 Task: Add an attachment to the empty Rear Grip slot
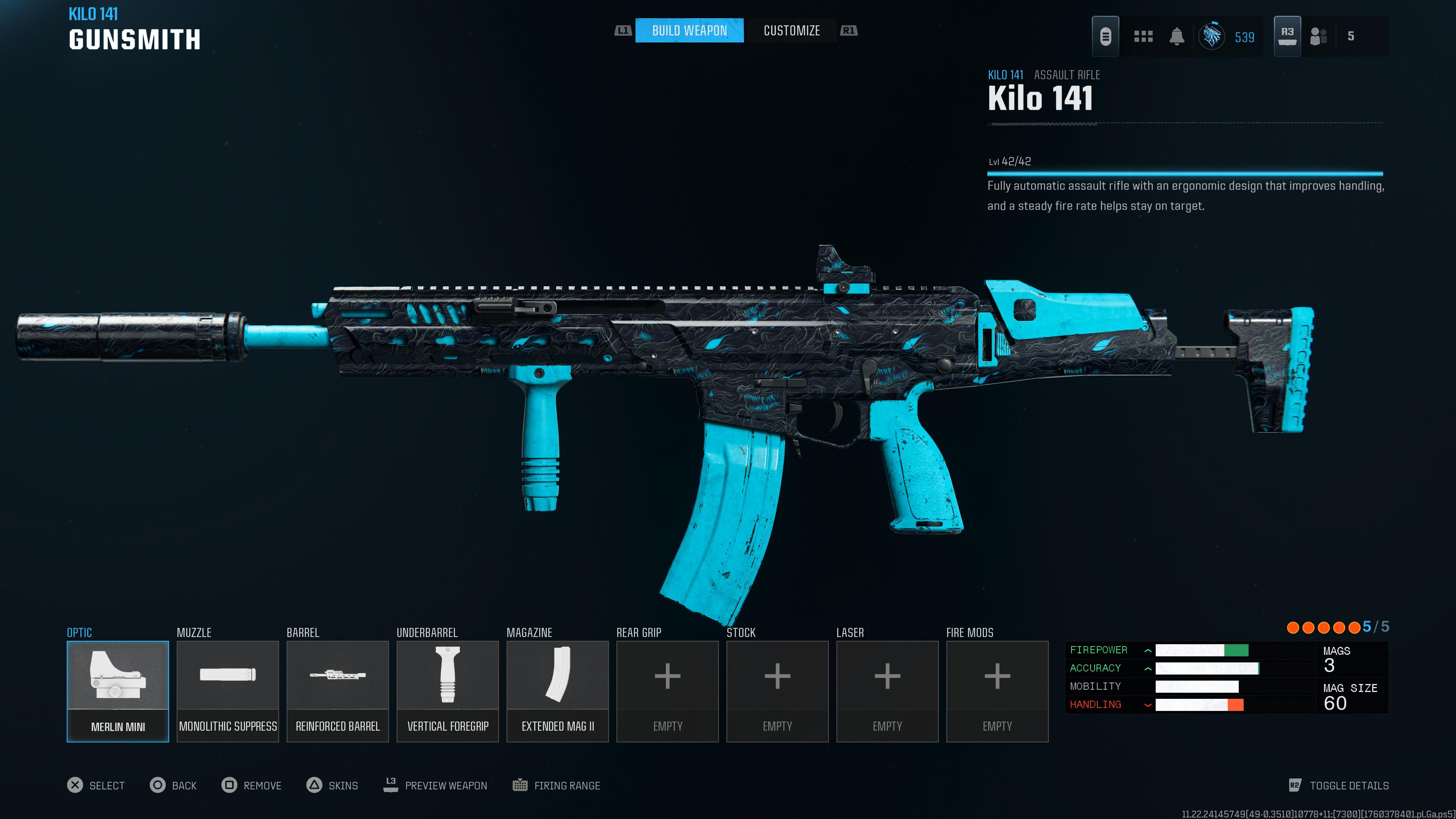(667, 691)
